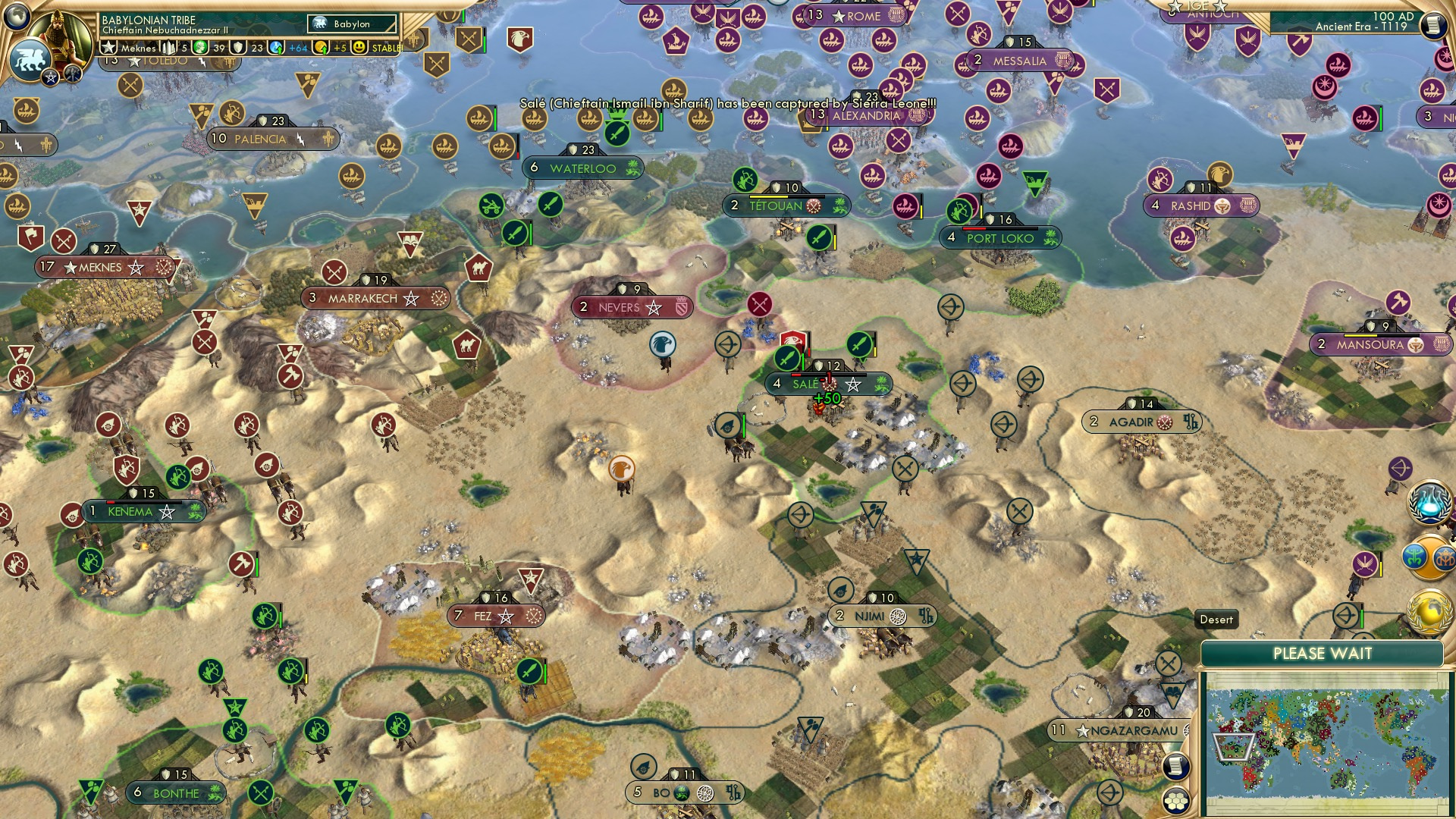Image resolution: width=1456 pixels, height=819 pixels.
Task: Open the notification log scroll icon near minimap
Action: pos(1176,766)
